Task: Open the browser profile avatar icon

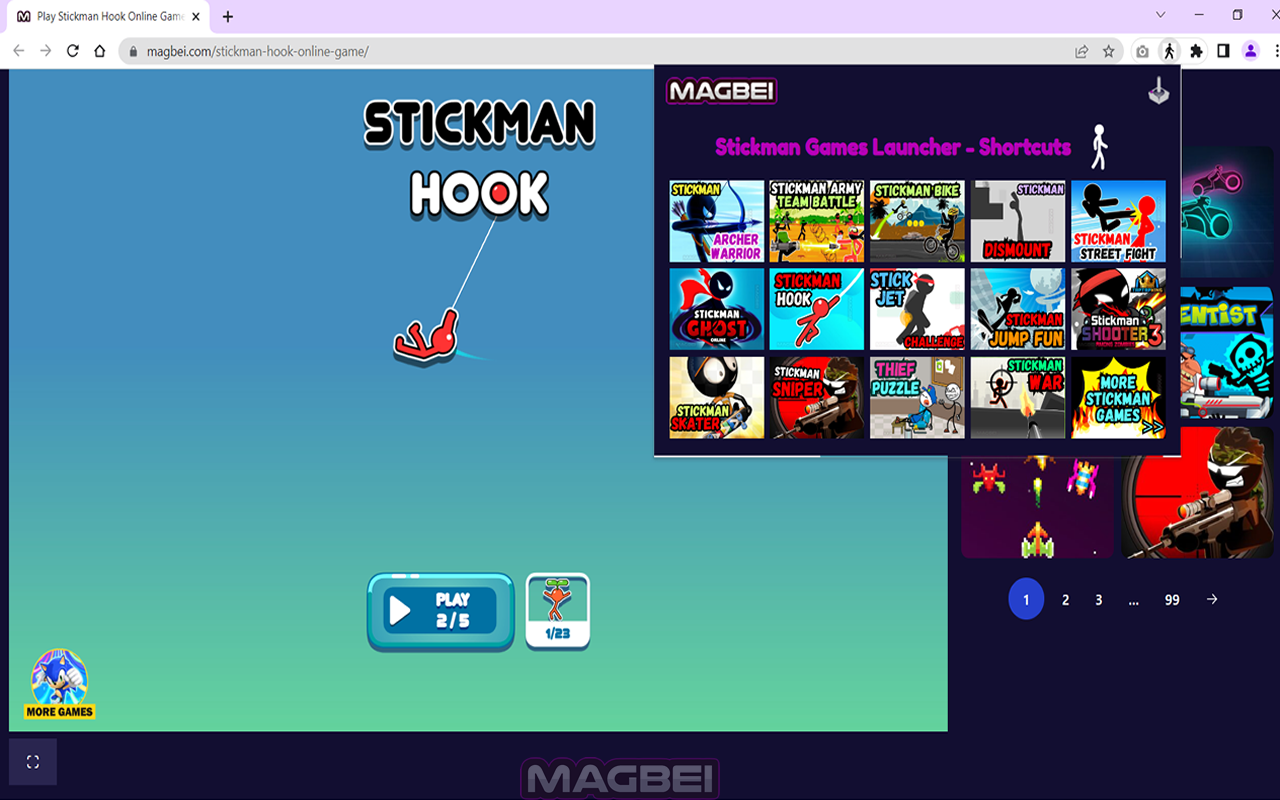Action: point(1251,50)
